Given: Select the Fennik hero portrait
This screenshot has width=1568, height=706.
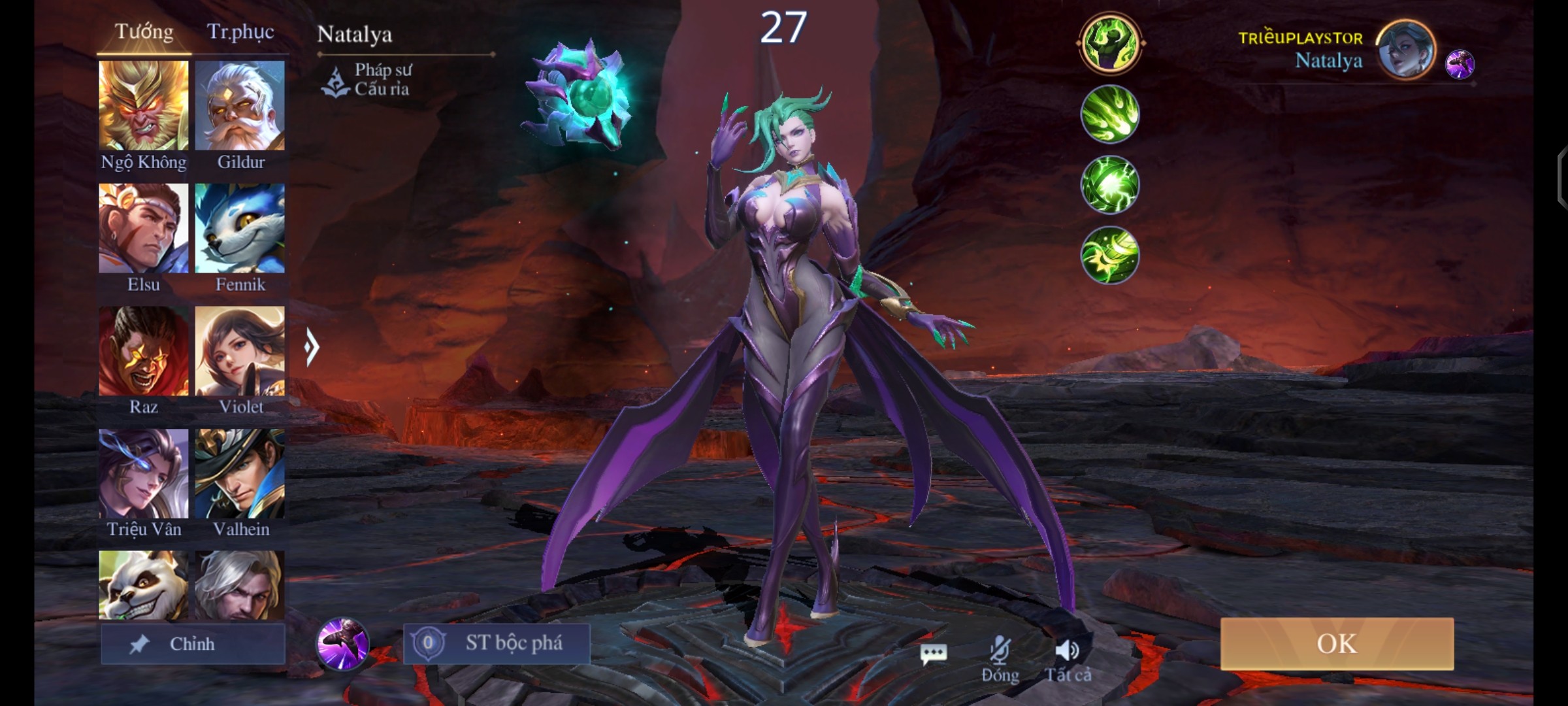Looking at the screenshot, I should 240,228.
